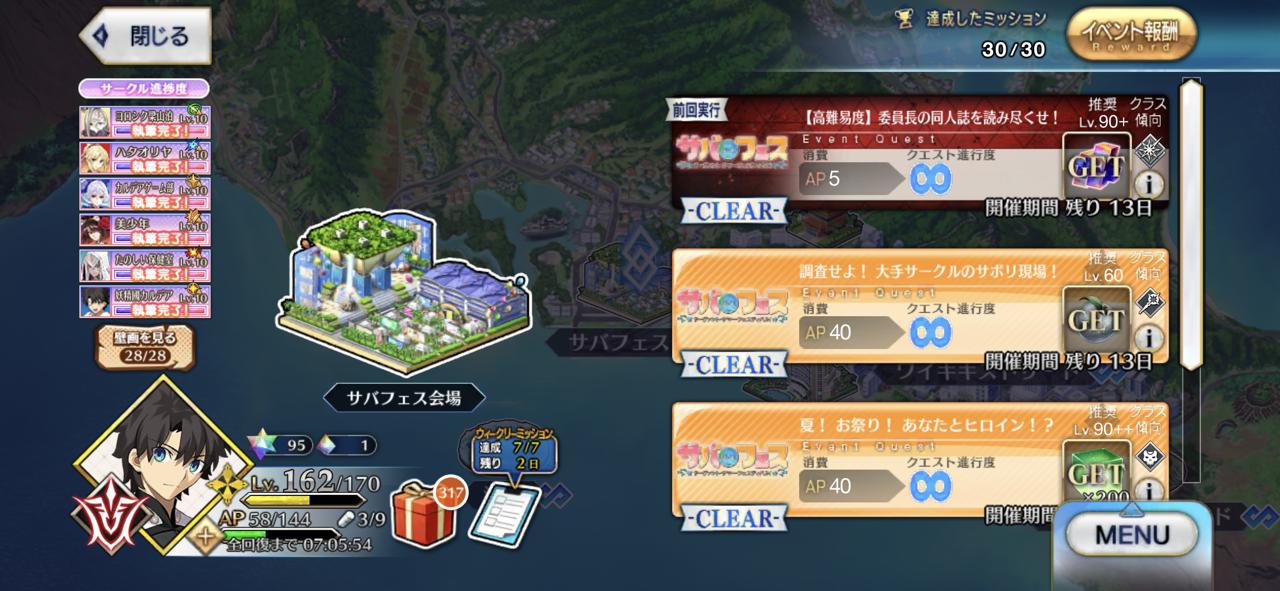View the 達成したミッション mission counter

coord(984,33)
